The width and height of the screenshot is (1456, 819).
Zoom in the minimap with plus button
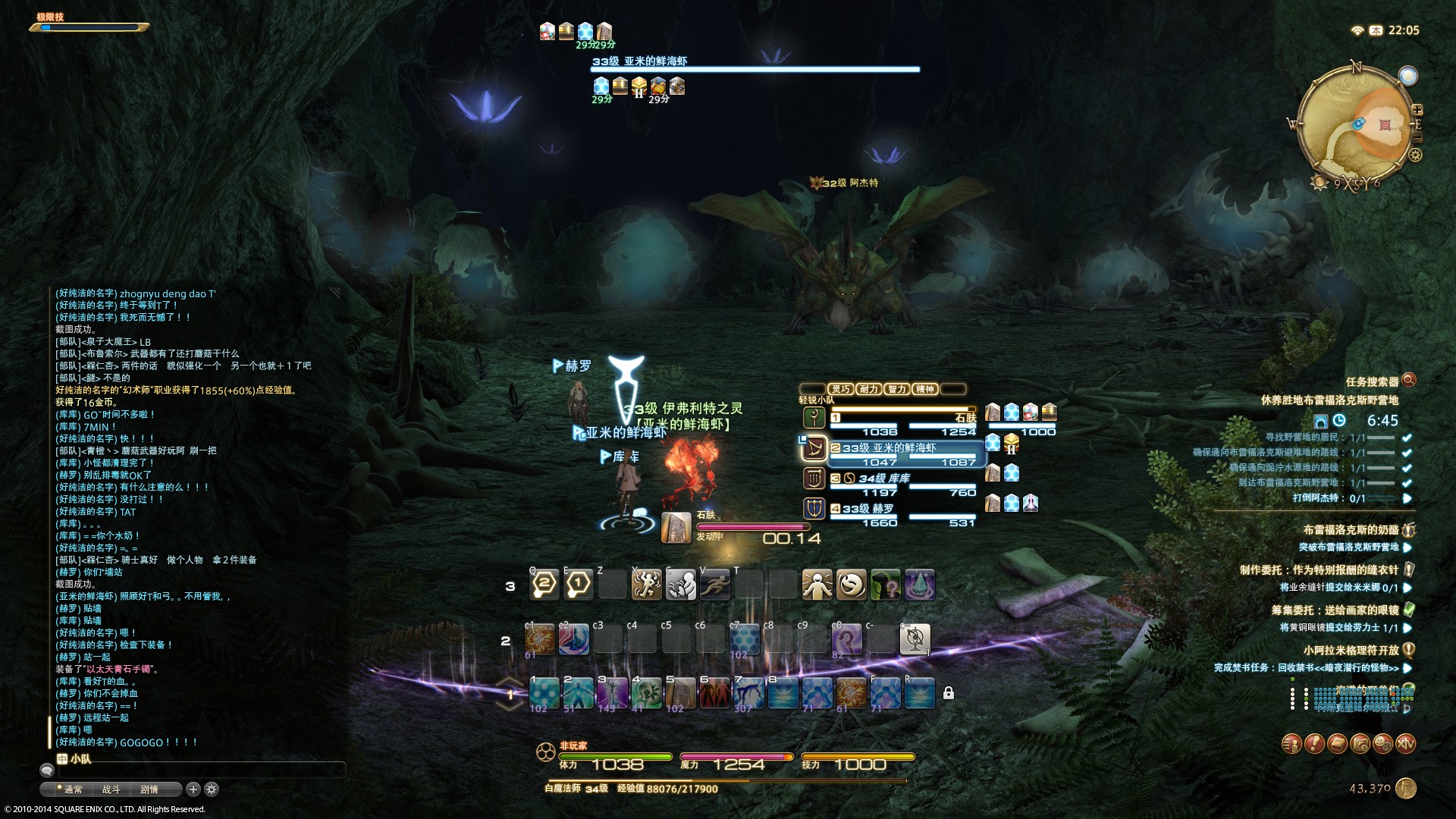coord(1417,110)
